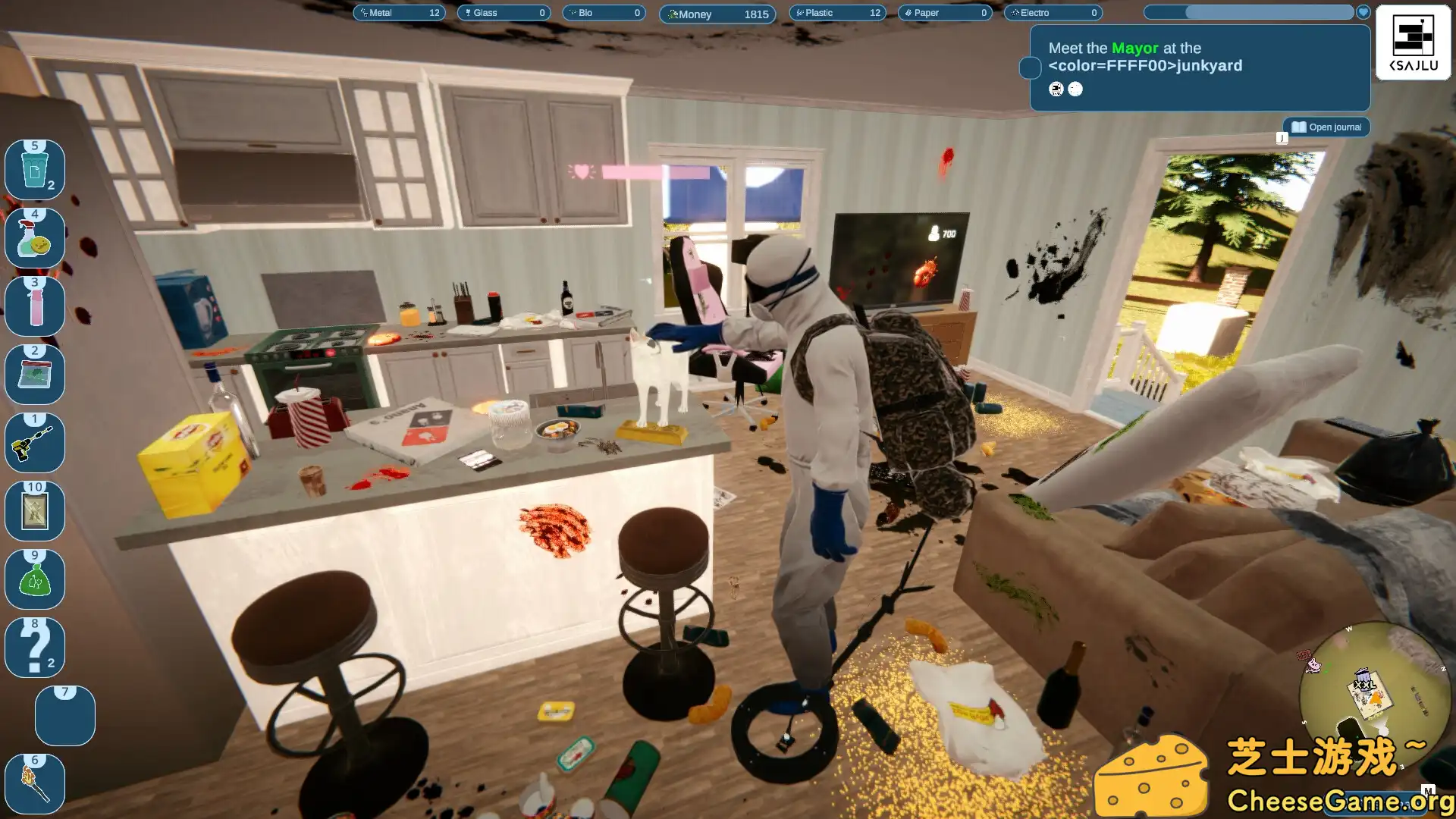
Task: Select the seed packet item in slot 2
Action: [x=35, y=375]
